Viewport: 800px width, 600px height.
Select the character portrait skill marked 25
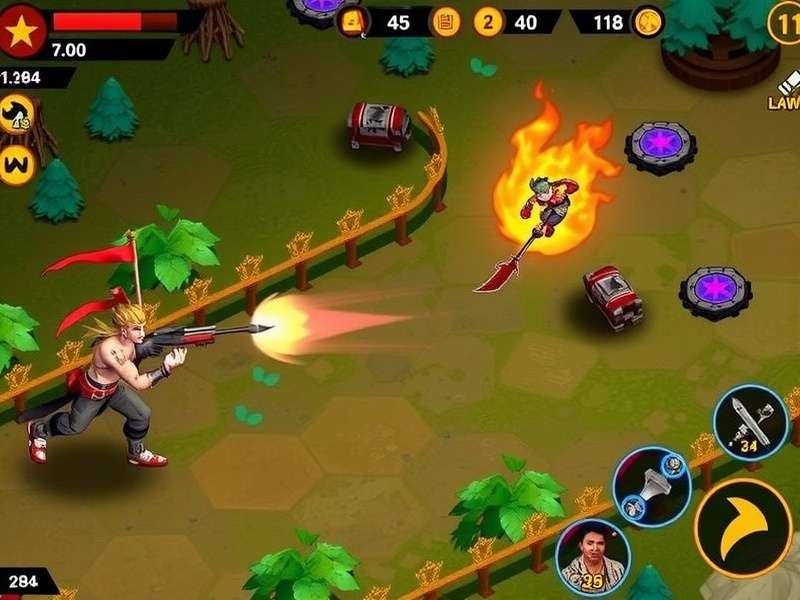click(592, 557)
